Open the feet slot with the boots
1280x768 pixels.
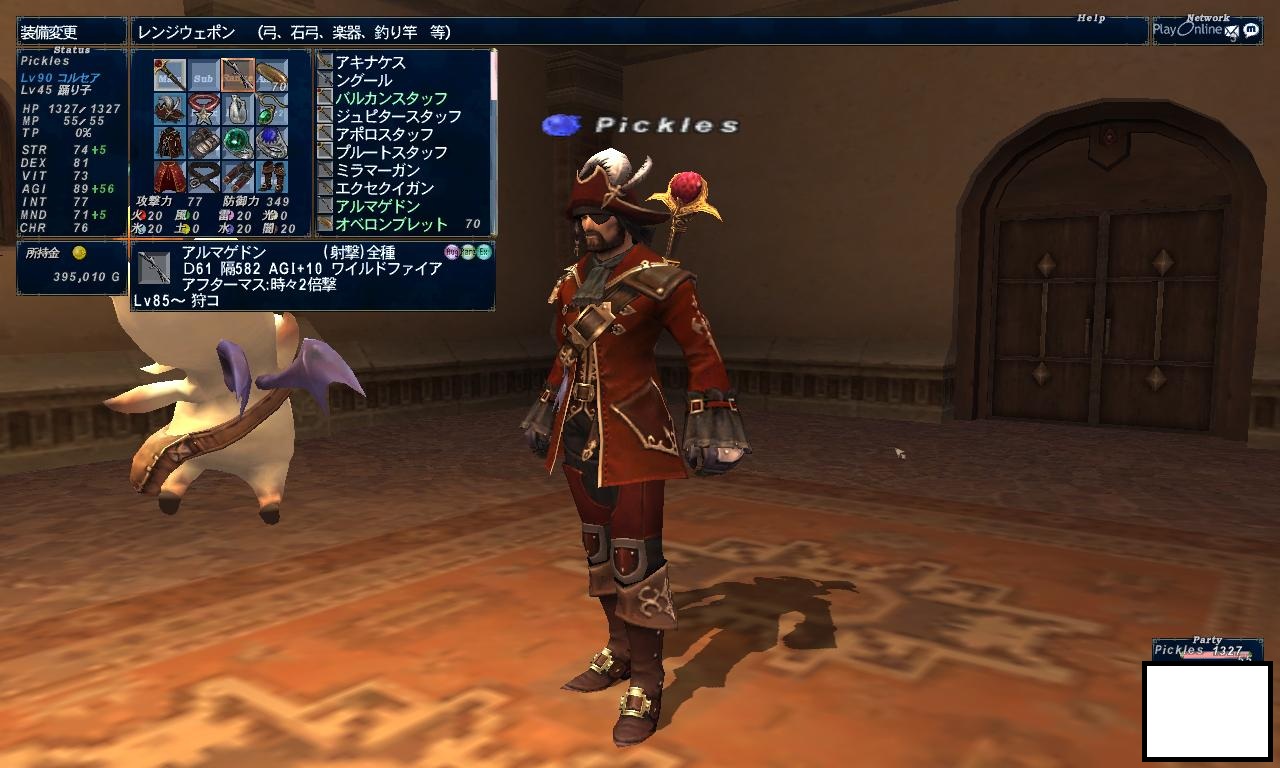point(271,176)
